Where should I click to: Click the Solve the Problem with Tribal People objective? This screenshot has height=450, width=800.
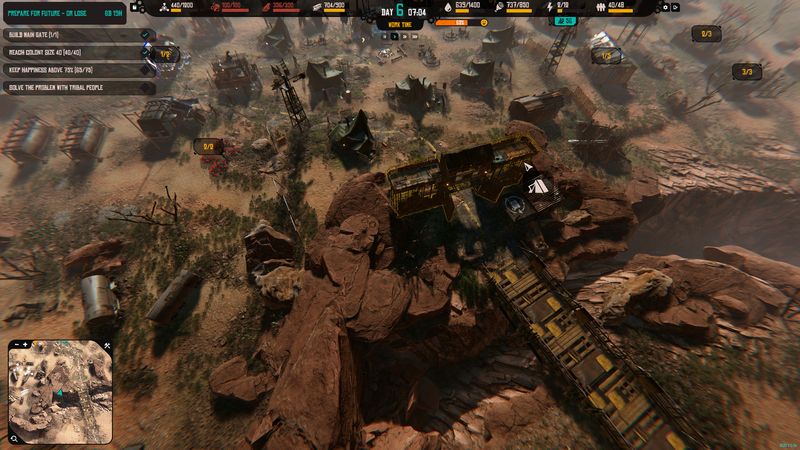click(70, 88)
